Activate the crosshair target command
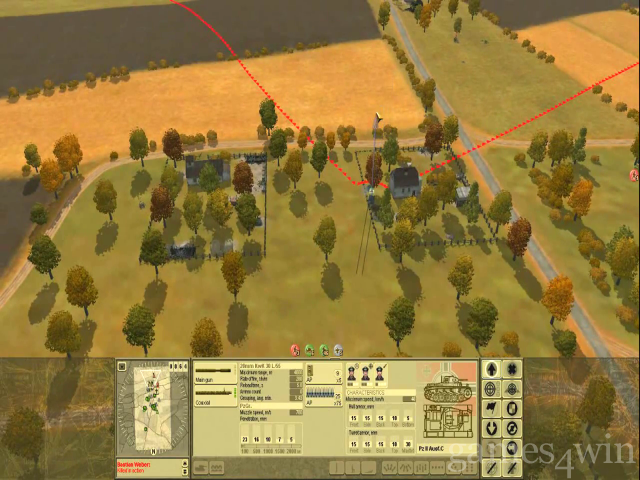This screenshot has height=480, width=640. 491,388
